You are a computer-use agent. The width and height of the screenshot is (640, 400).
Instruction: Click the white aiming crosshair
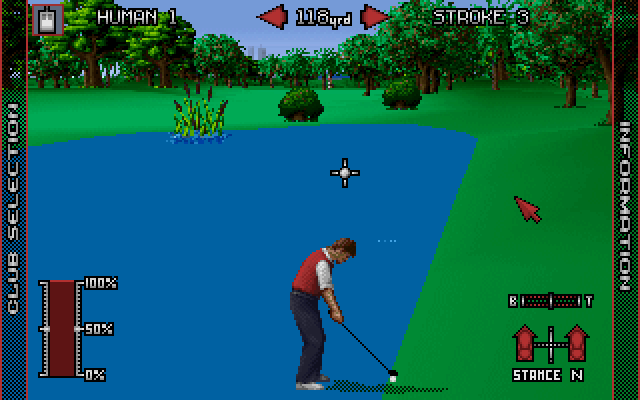[345, 172]
